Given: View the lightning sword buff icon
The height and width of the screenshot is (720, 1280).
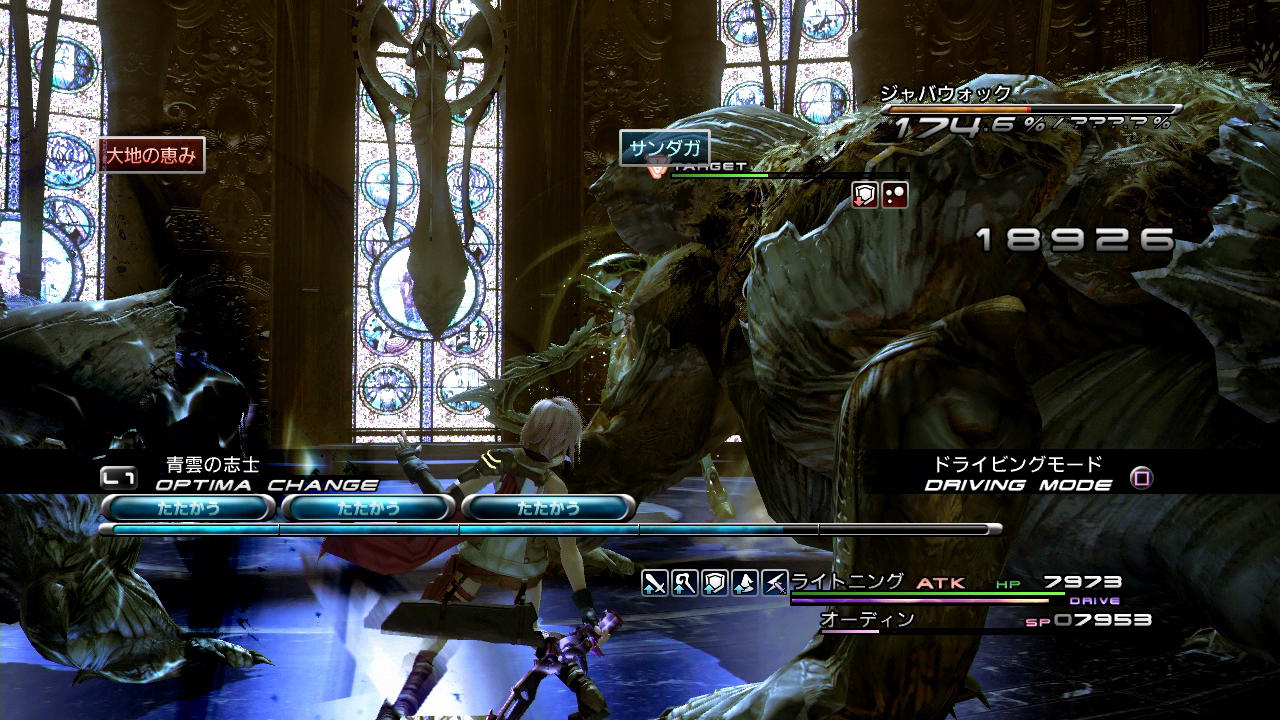Looking at the screenshot, I should coord(774,582).
